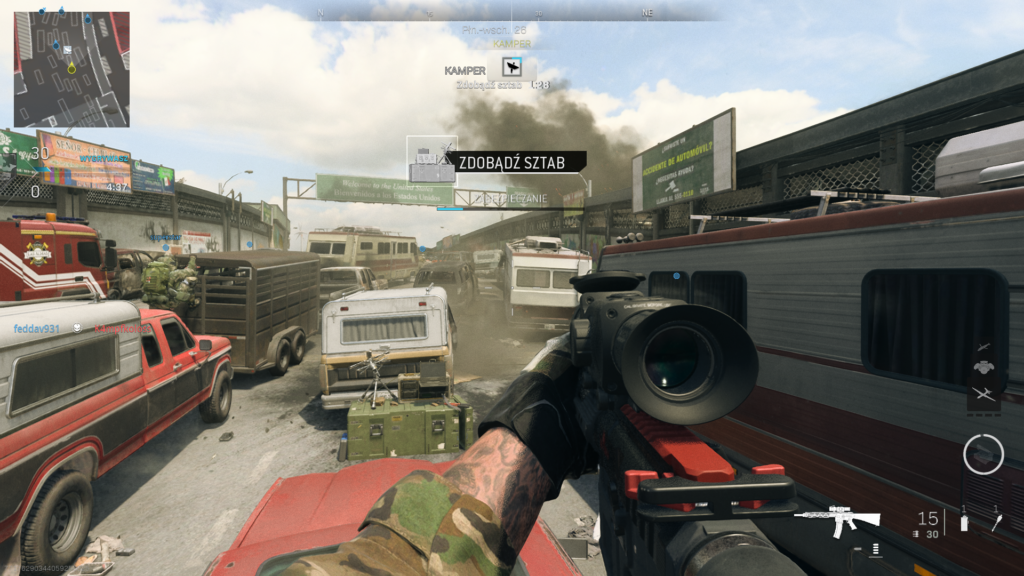Select the KAMPER objective icon
Image resolution: width=1024 pixels, height=576 pixels.
click(x=513, y=68)
